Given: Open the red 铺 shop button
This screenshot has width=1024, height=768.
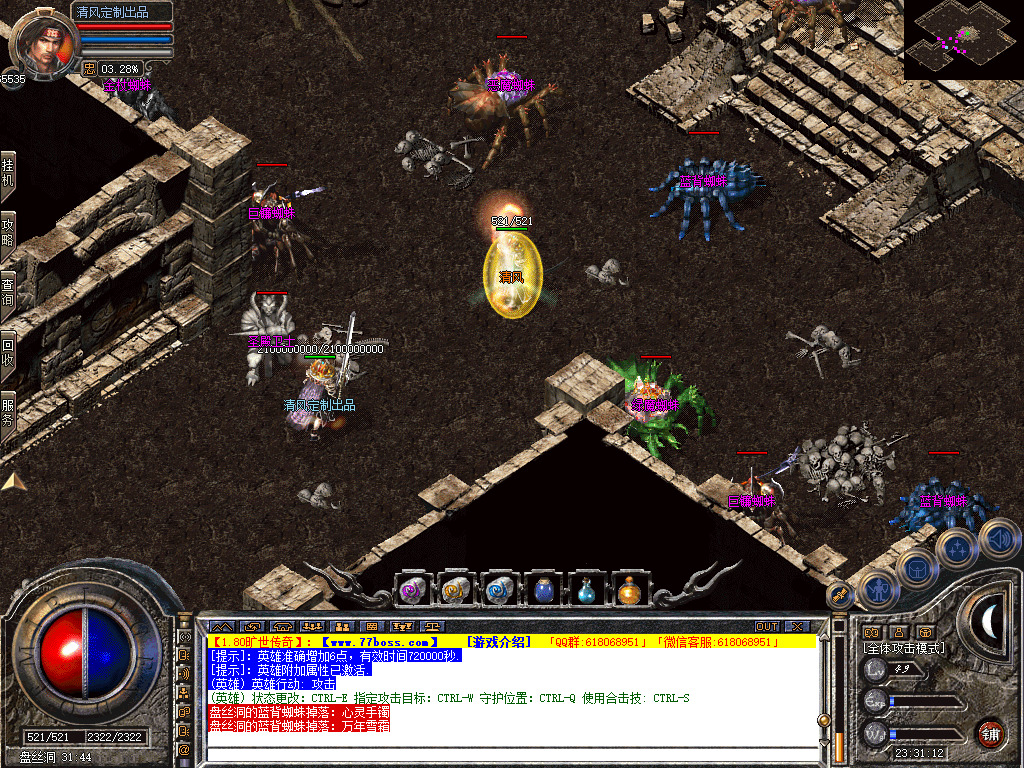Looking at the screenshot, I should tap(990, 733).
